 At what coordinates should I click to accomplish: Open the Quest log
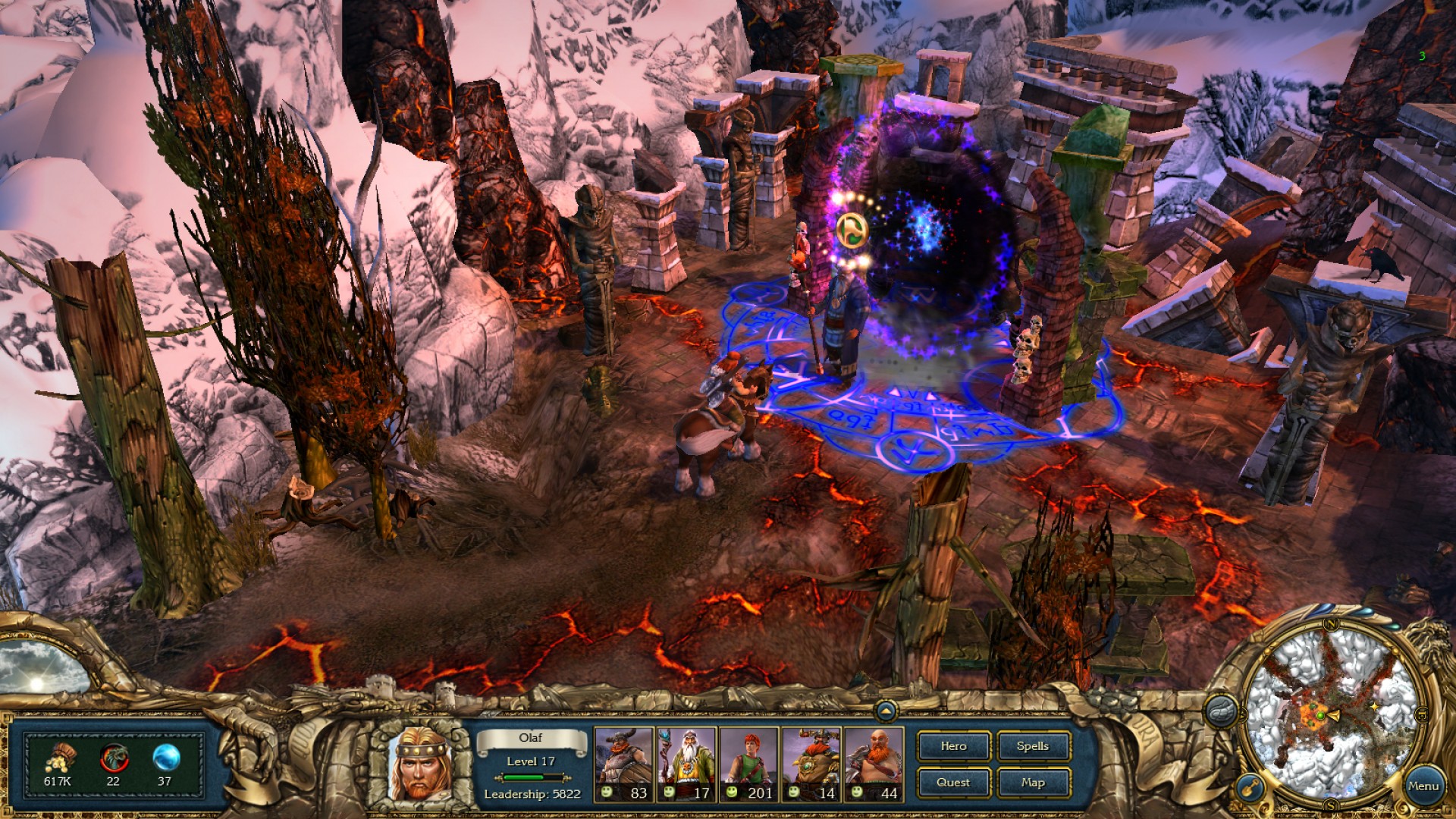pos(953,783)
